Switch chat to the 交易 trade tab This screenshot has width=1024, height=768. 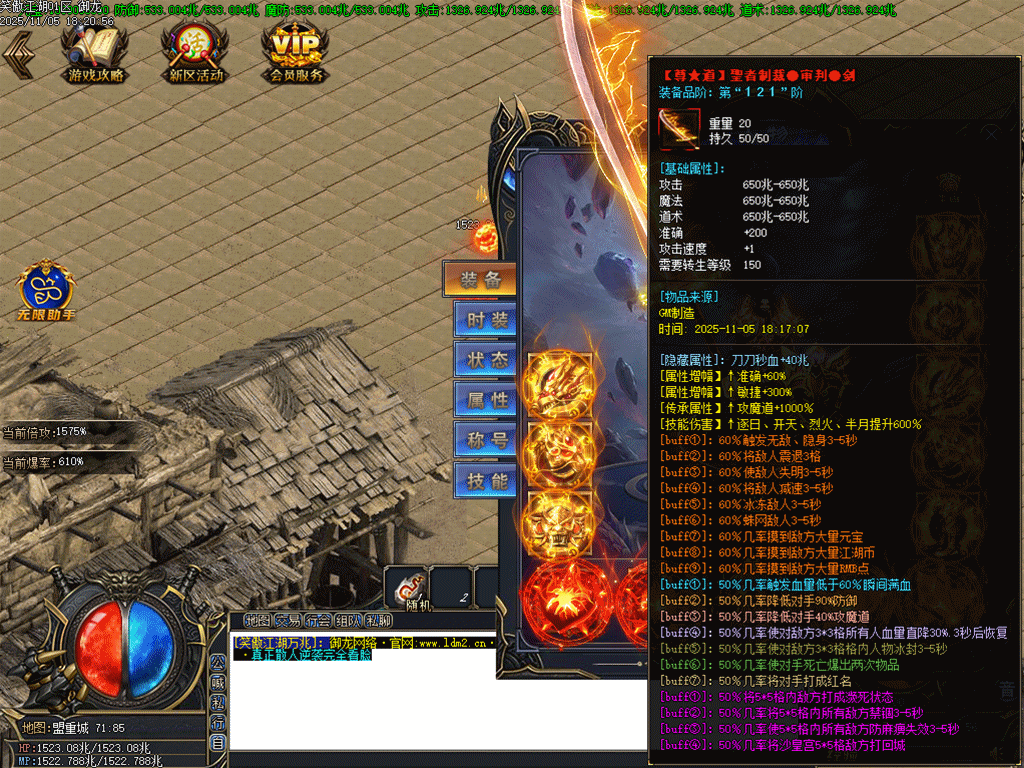(288, 620)
